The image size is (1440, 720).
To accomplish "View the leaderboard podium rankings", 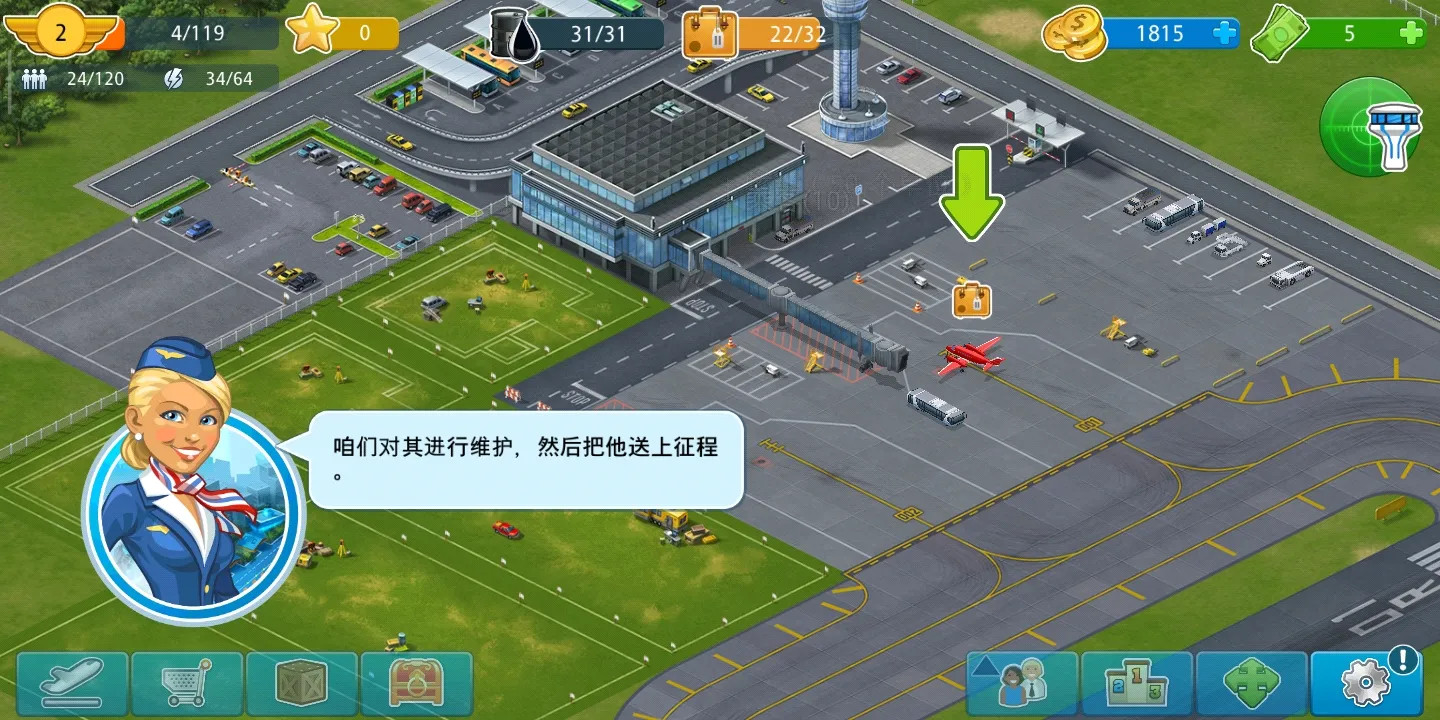I will coord(1137,683).
